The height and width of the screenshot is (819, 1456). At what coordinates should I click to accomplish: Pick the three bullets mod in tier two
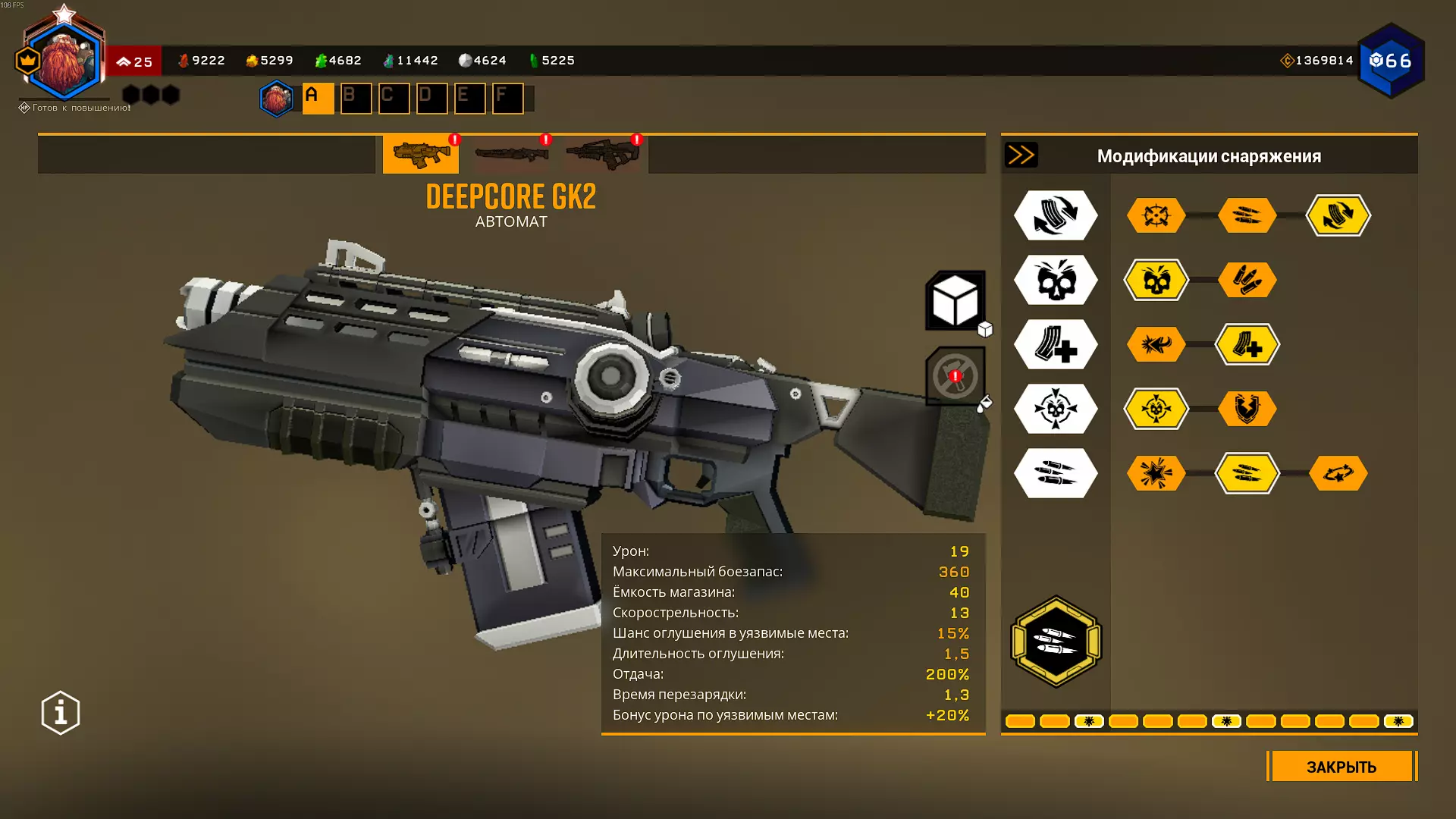click(x=1247, y=281)
